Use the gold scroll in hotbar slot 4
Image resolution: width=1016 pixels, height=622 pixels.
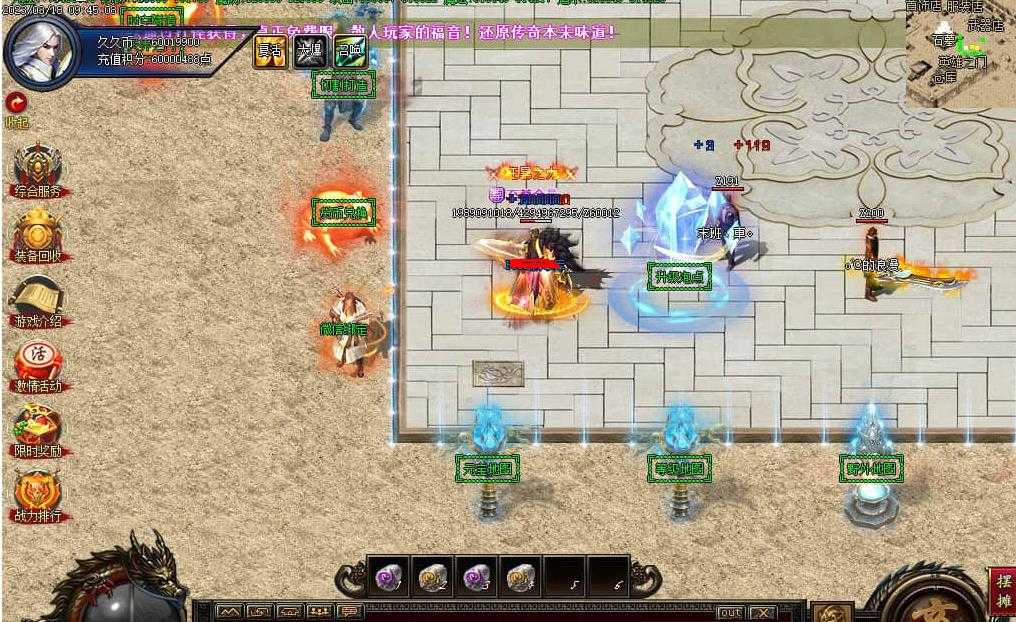pyautogui.click(x=520, y=577)
